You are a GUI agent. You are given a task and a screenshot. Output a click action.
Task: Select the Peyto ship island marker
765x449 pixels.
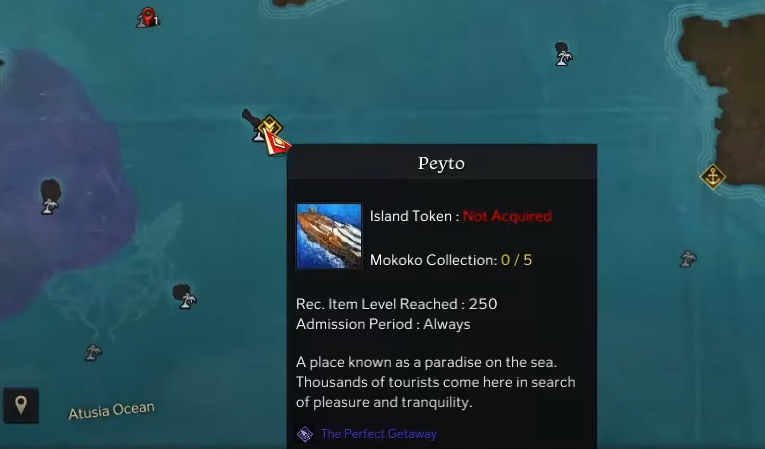(x=268, y=131)
